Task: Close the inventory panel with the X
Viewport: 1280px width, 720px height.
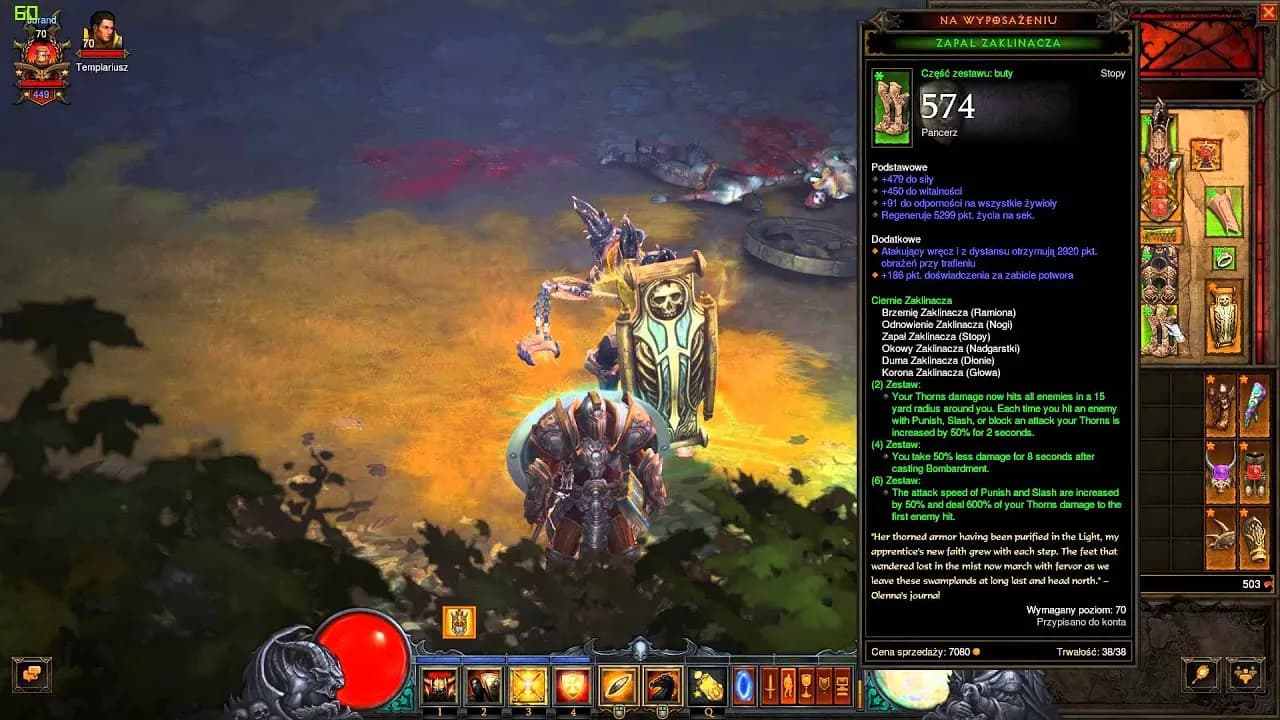Action: (x=1268, y=13)
